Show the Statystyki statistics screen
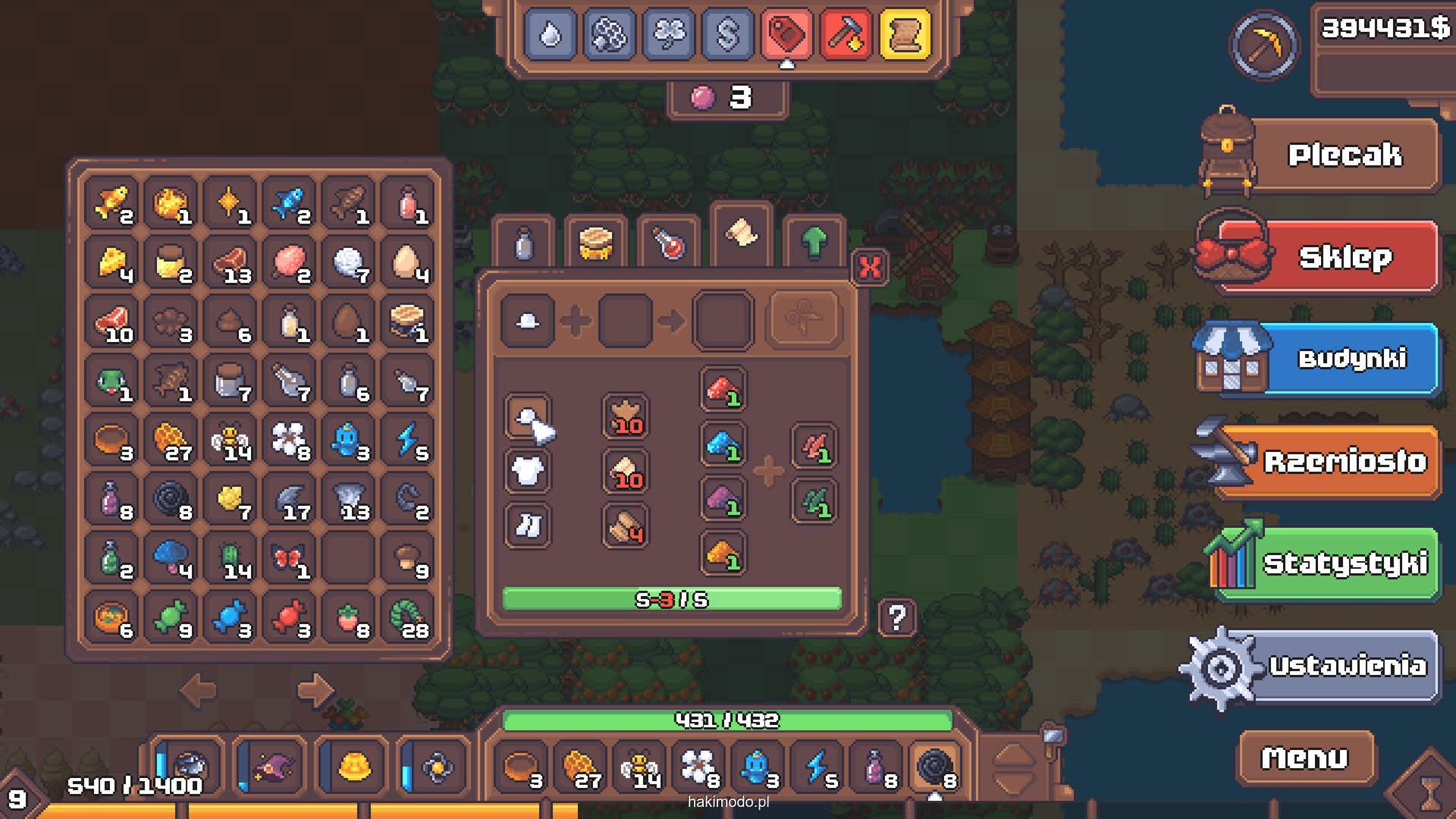The image size is (1456, 819). click(x=1344, y=563)
